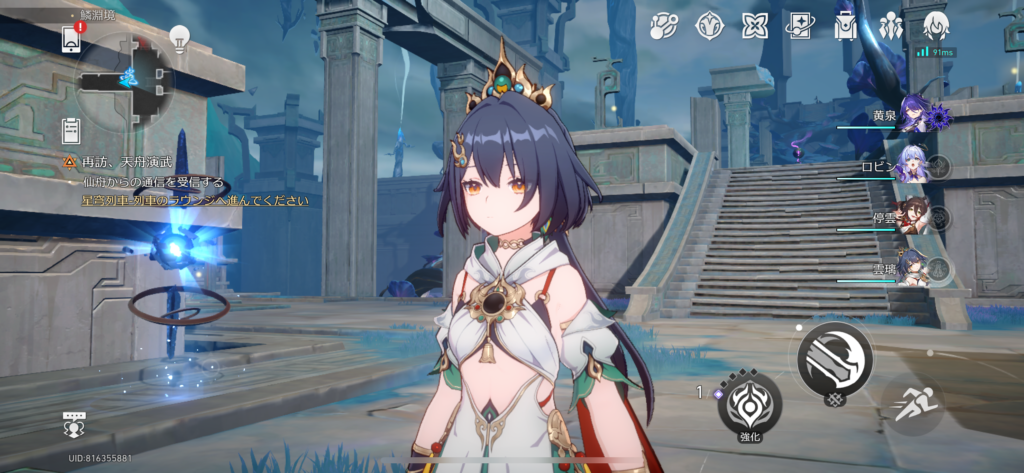This screenshot has height=473, width=1024.
Task: Open the connected-nodes icon in top bar
Action: tap(664, 25)
